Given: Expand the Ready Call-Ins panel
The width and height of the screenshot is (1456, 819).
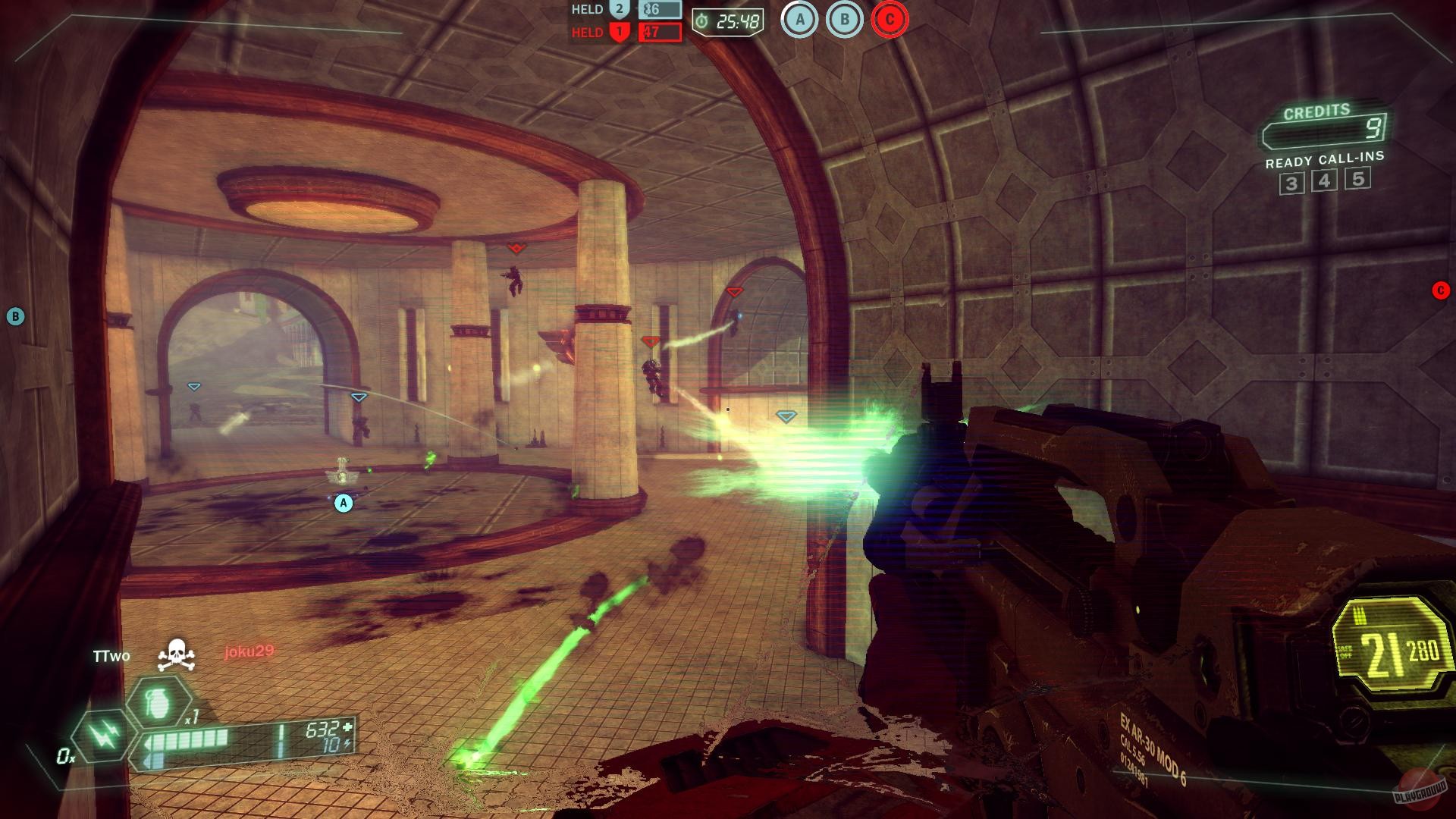Looking at the screenshot, I should [x=1325, y=161].
